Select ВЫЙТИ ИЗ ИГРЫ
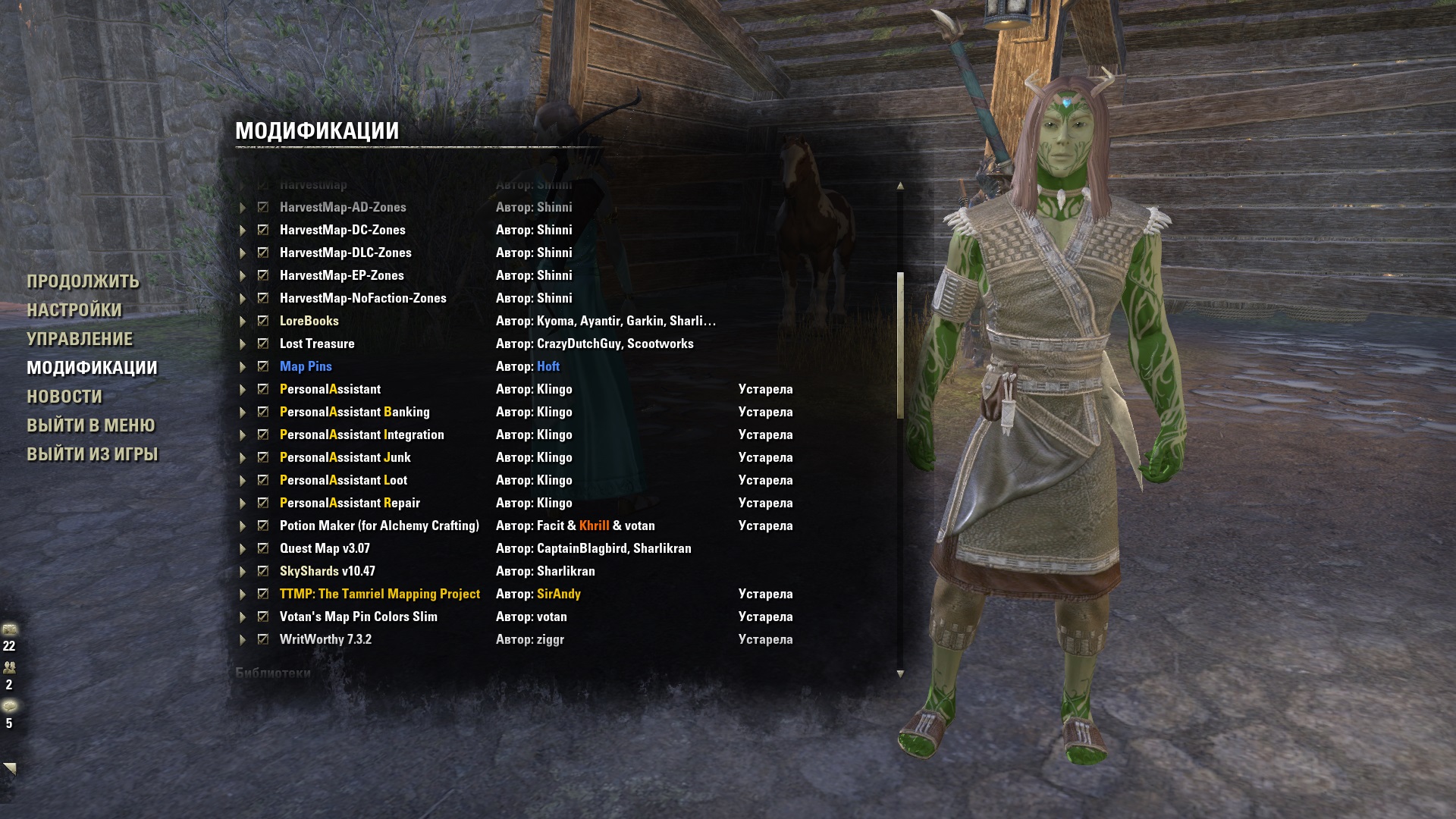1456x819 pixels. pyautogui.click(x=93, y=454)
